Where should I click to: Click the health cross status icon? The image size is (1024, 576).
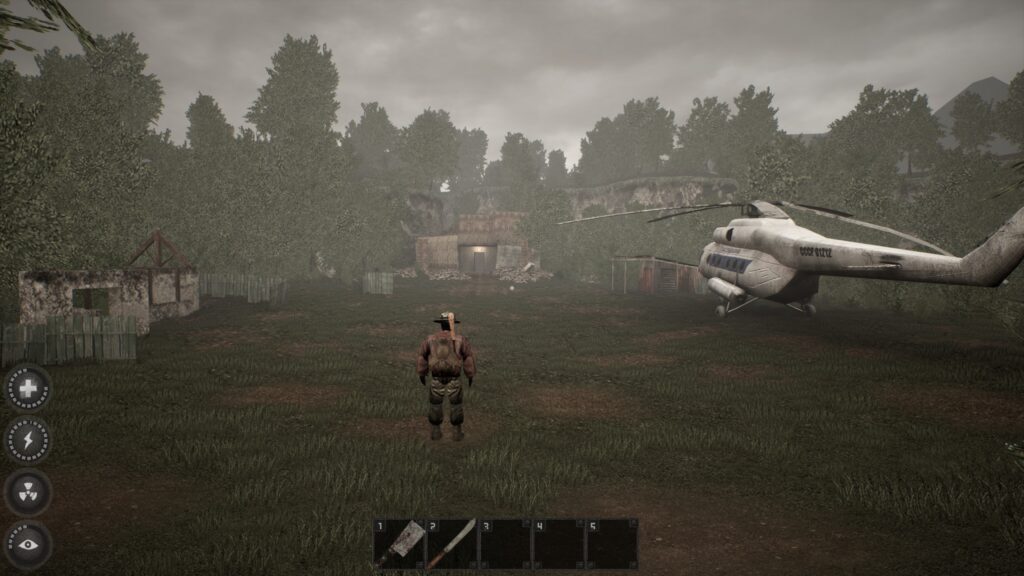pyautogui.click(x=28, y=388)
